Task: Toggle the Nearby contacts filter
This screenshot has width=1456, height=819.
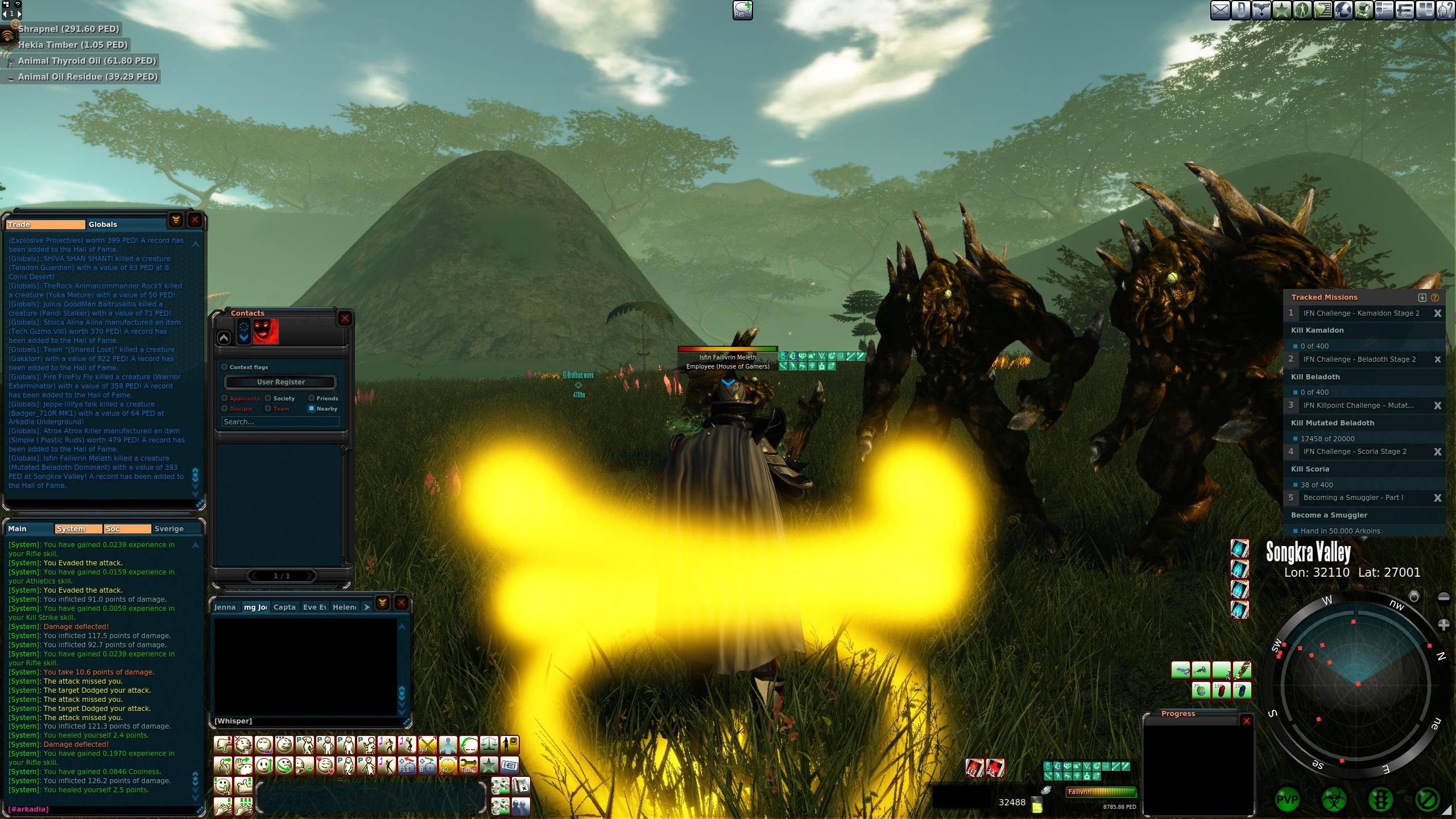Action: pos(312,408)
